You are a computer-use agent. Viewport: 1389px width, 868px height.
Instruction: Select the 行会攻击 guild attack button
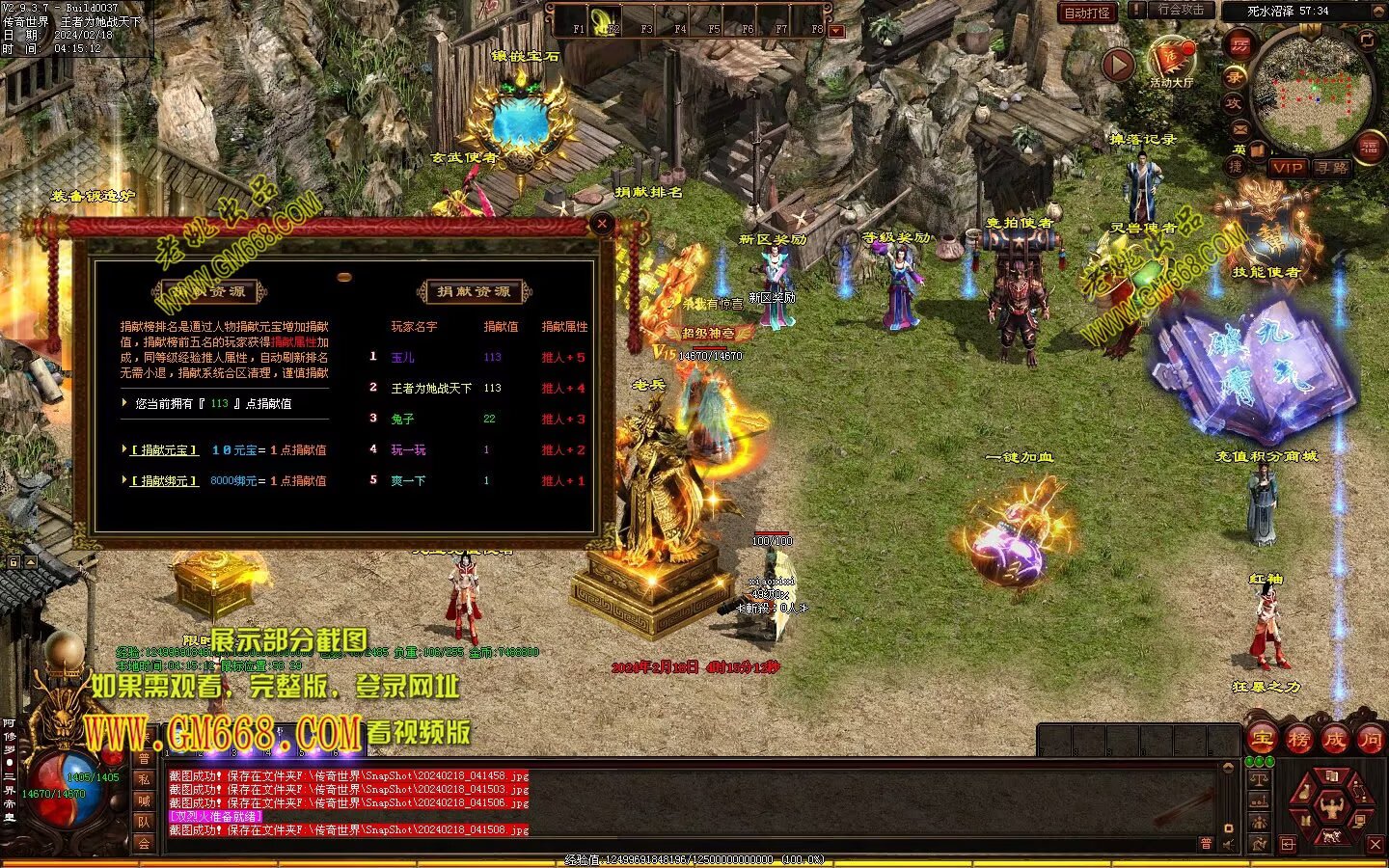tap(1181, 11)
